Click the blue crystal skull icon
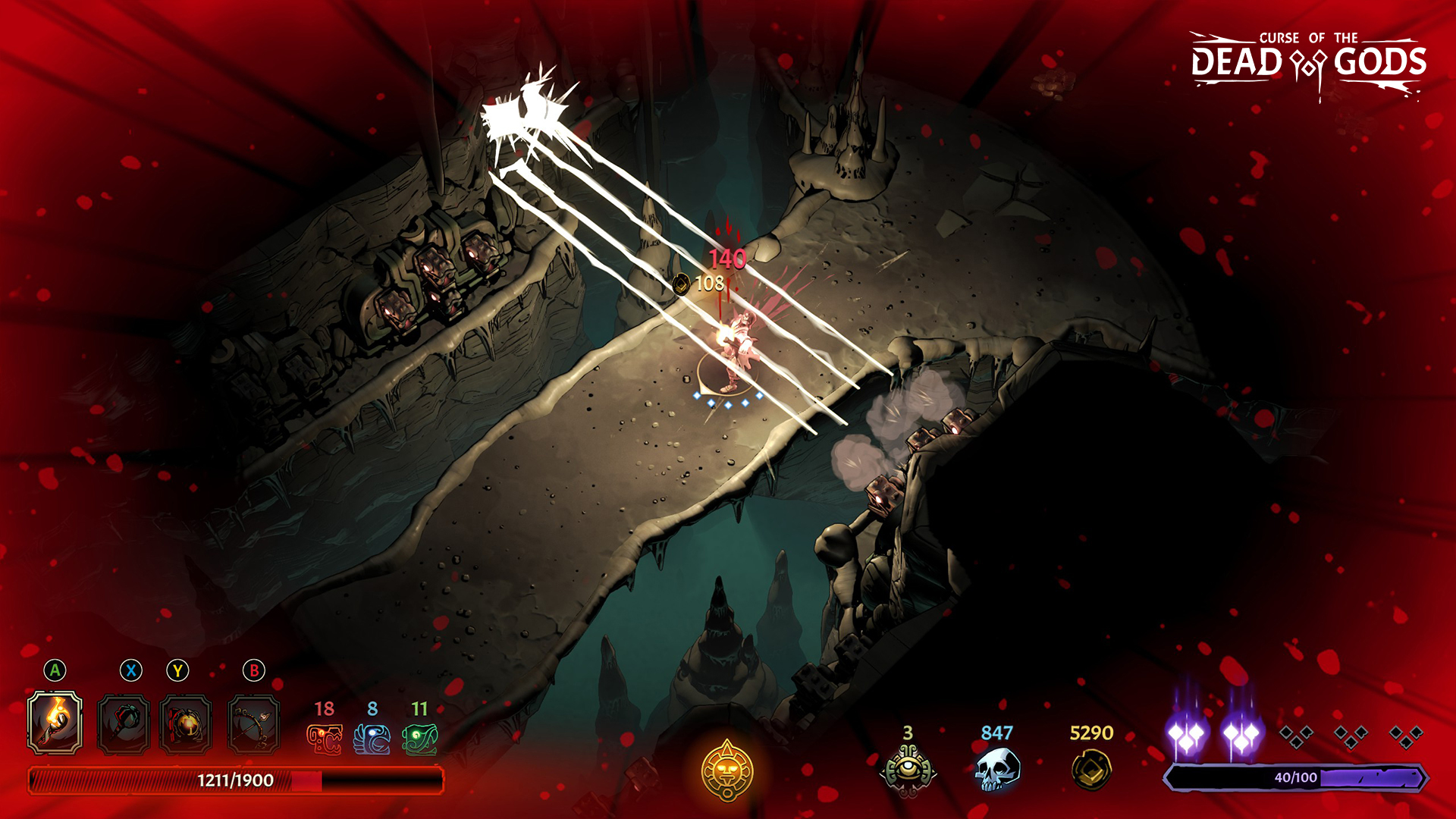 [x=996, y=770]
